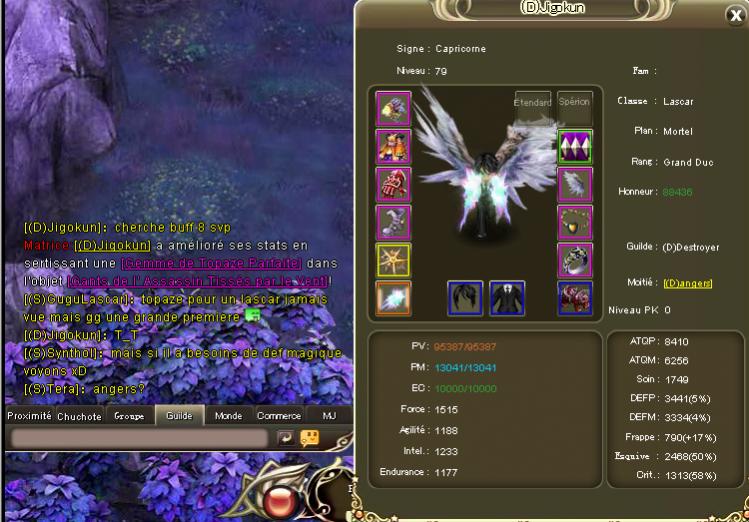Screen dimensions: 749x522
Task: Switch to the Groupe chat tab
Action: (129, 416)
